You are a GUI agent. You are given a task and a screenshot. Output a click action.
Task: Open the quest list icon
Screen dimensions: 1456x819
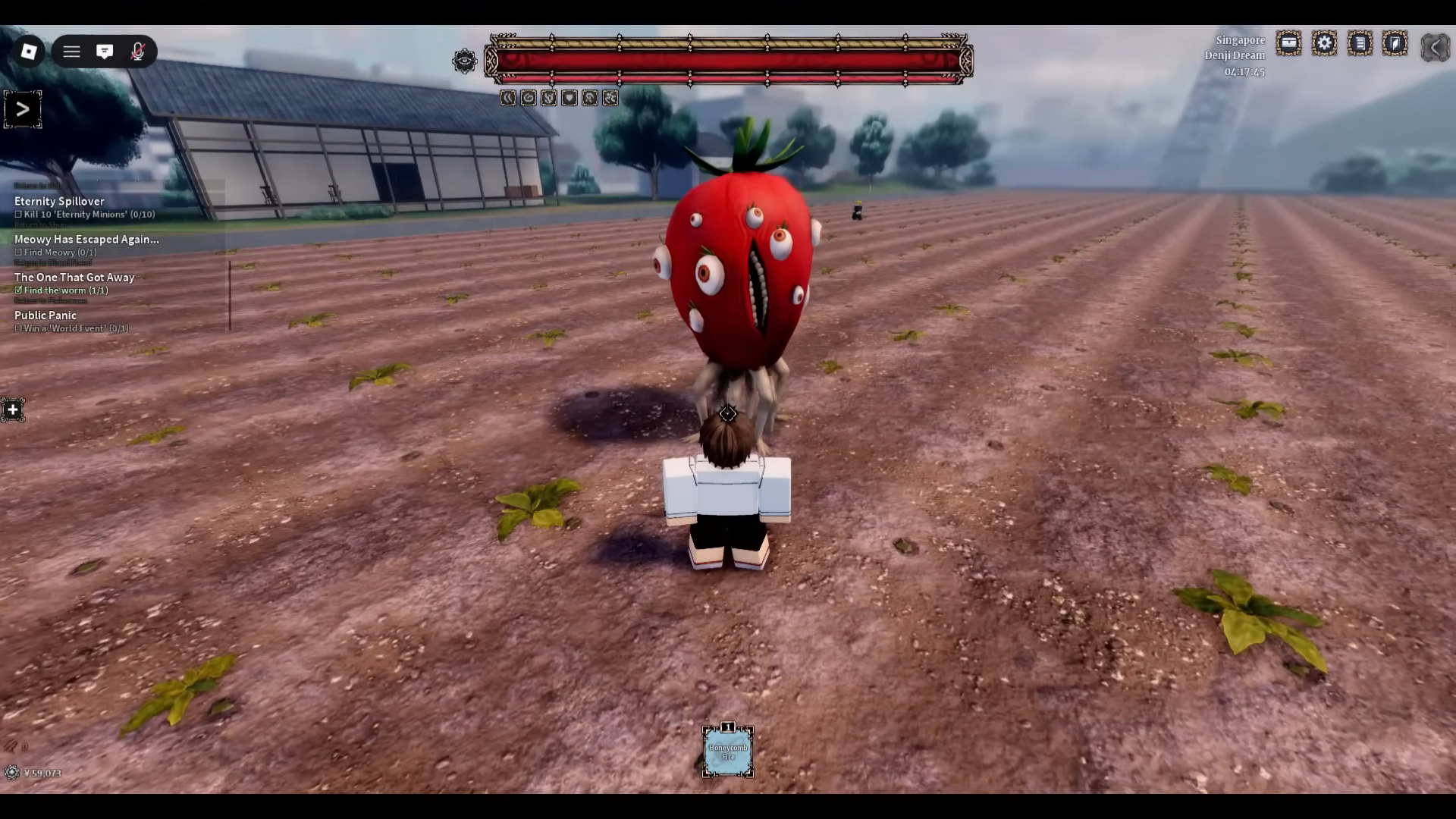[1361, 43]
